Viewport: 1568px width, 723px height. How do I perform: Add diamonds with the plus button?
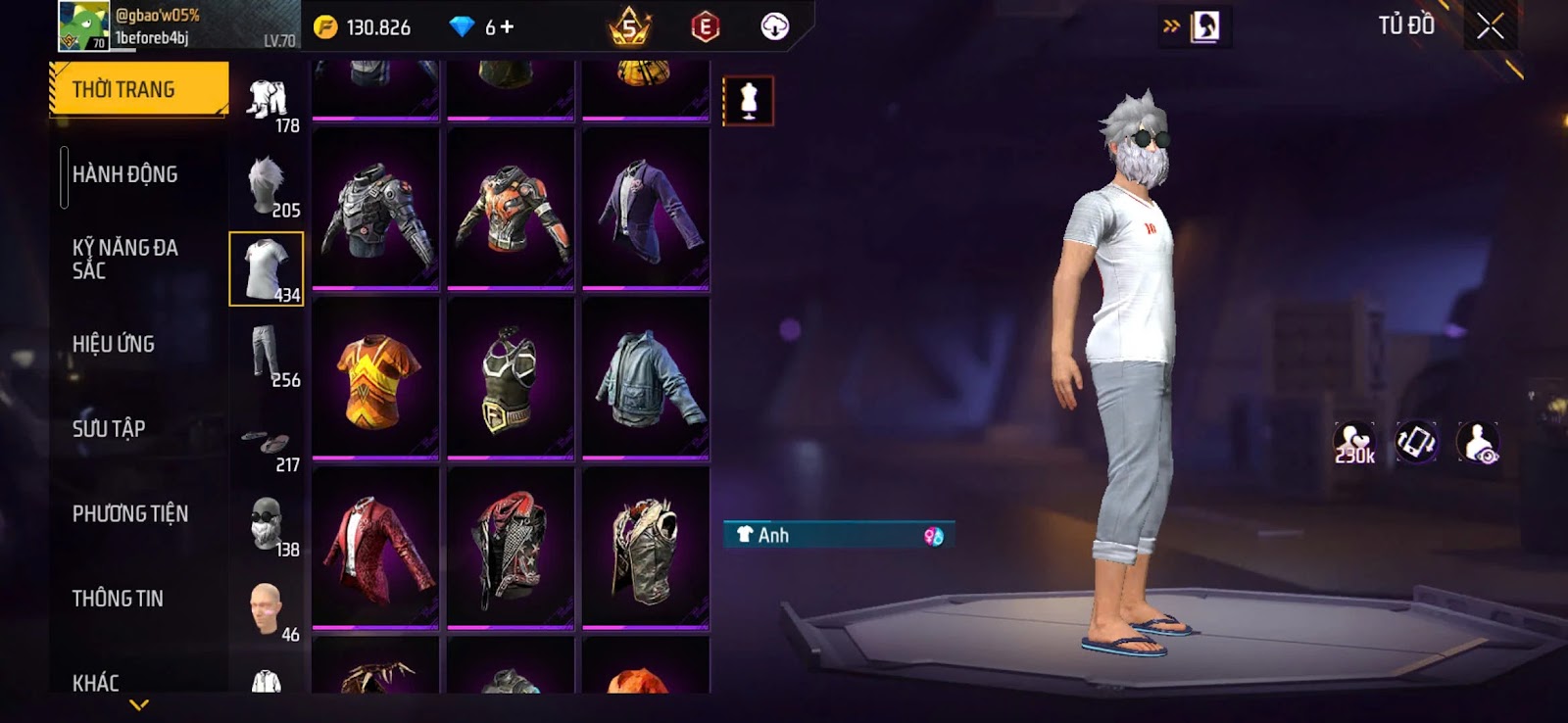pyautogui.click(x=507, y=27)
